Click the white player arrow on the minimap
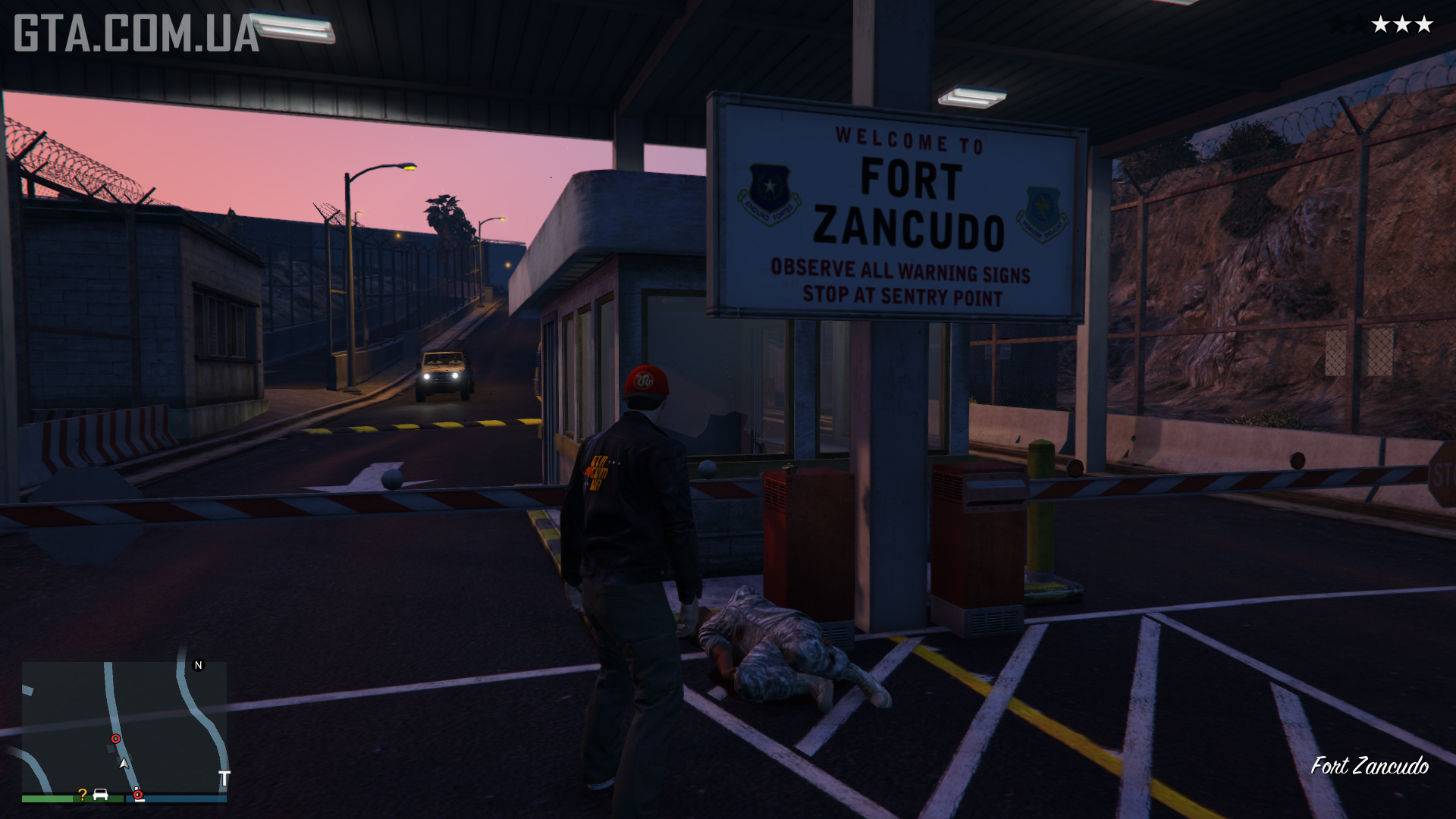This screenshot has height=819, width=1456. point(124,763)
